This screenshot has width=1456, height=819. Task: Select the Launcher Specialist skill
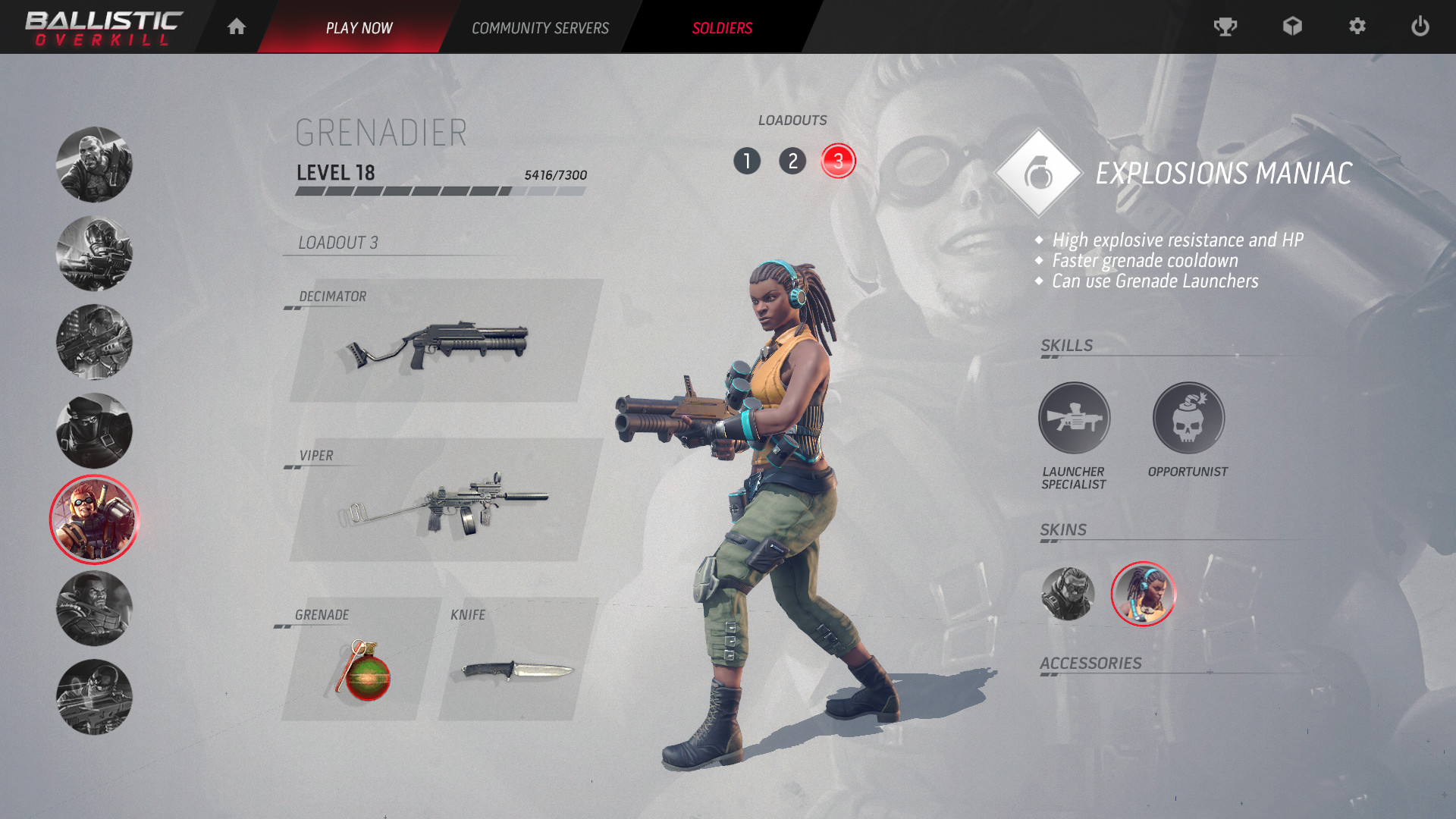coord(1075,418)
